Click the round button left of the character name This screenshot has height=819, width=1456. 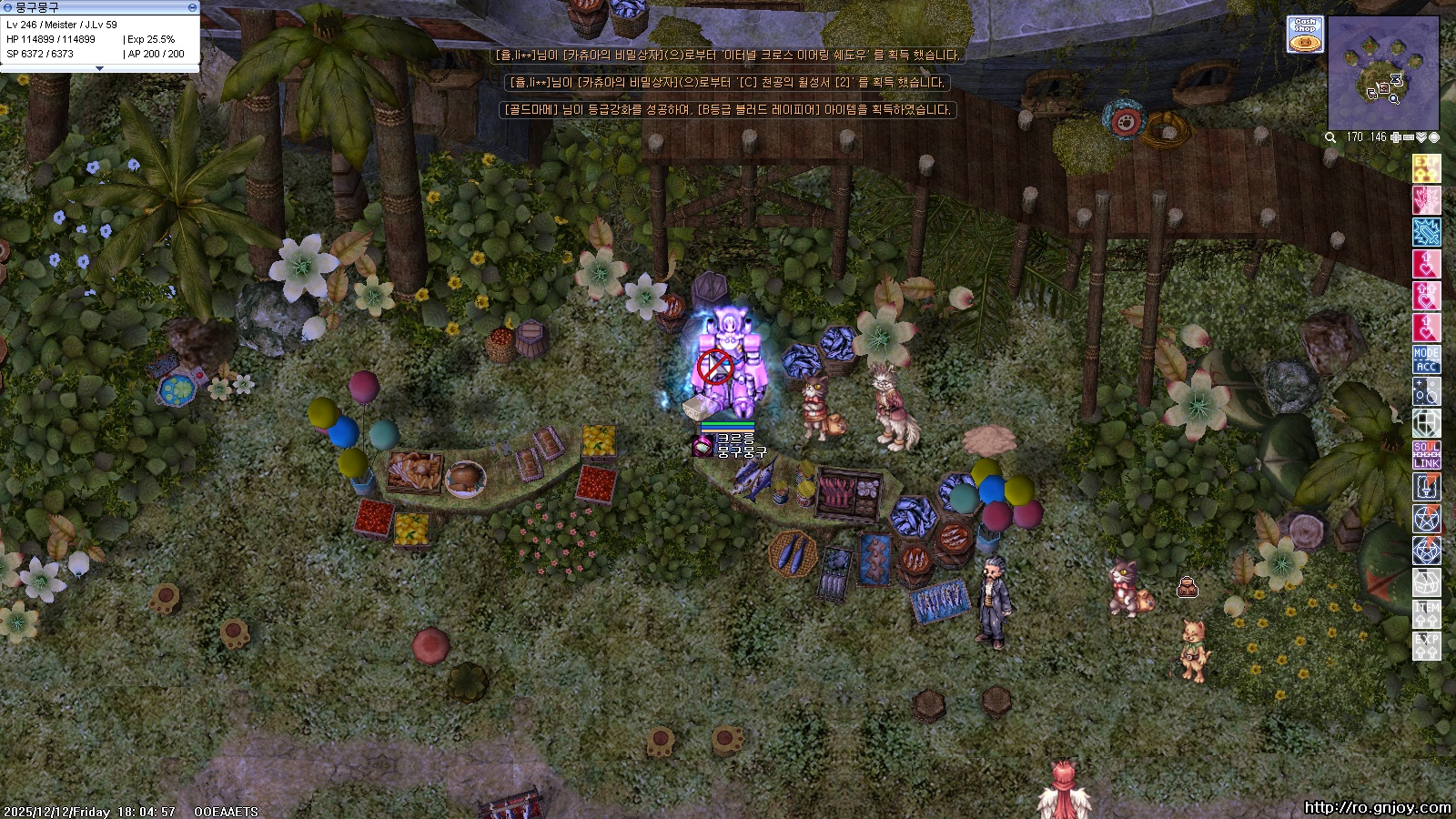coord(7,7)
